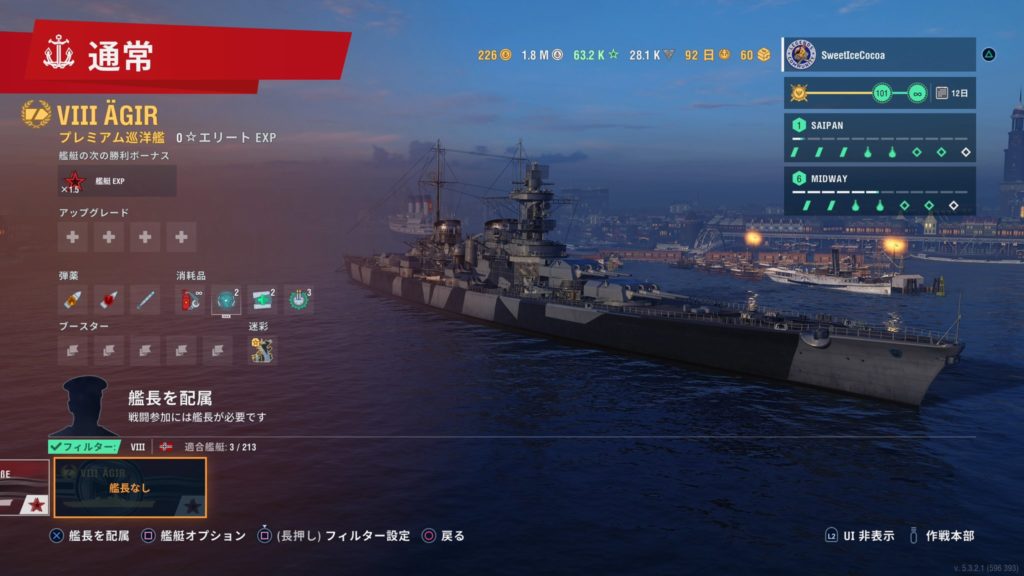
Task: Open the campaign progress bar with level 101
Action: [x=880, y=93]
